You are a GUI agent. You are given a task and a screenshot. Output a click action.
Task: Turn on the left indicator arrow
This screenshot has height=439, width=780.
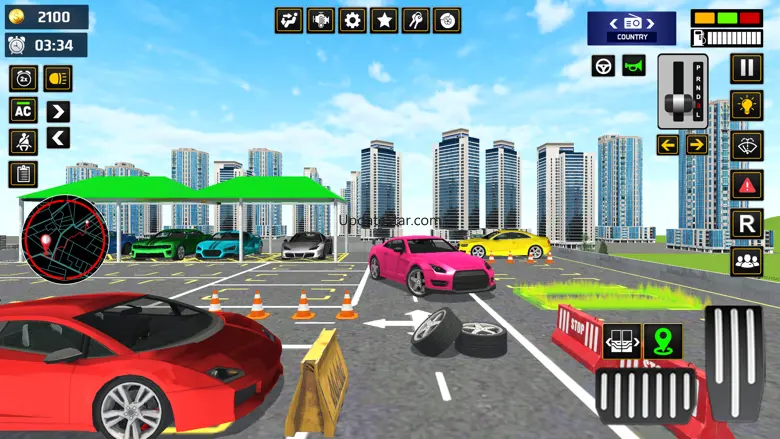click(667, 145)
